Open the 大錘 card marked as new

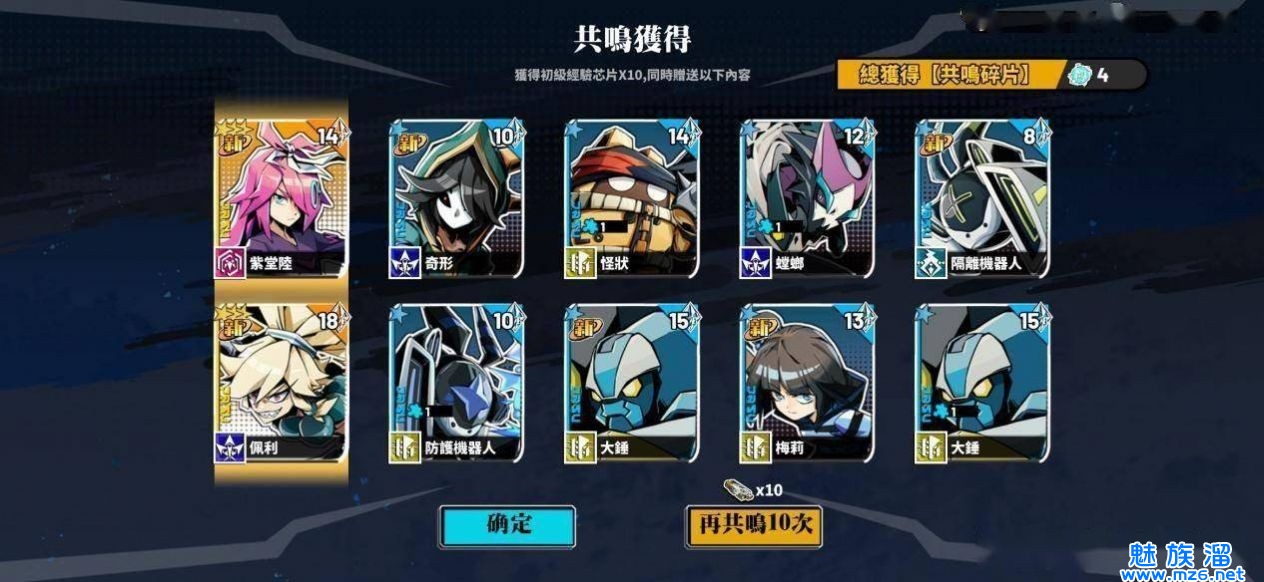click(632, 384)
